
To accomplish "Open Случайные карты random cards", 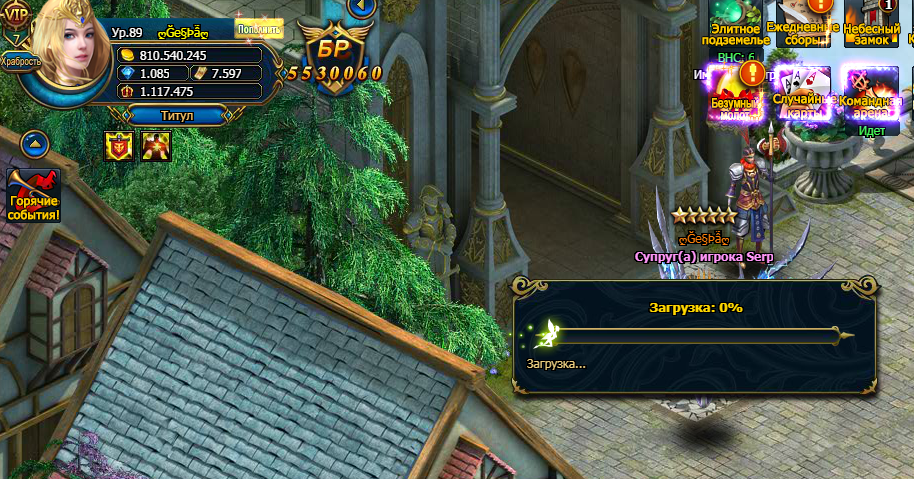I will pos(803,93).
